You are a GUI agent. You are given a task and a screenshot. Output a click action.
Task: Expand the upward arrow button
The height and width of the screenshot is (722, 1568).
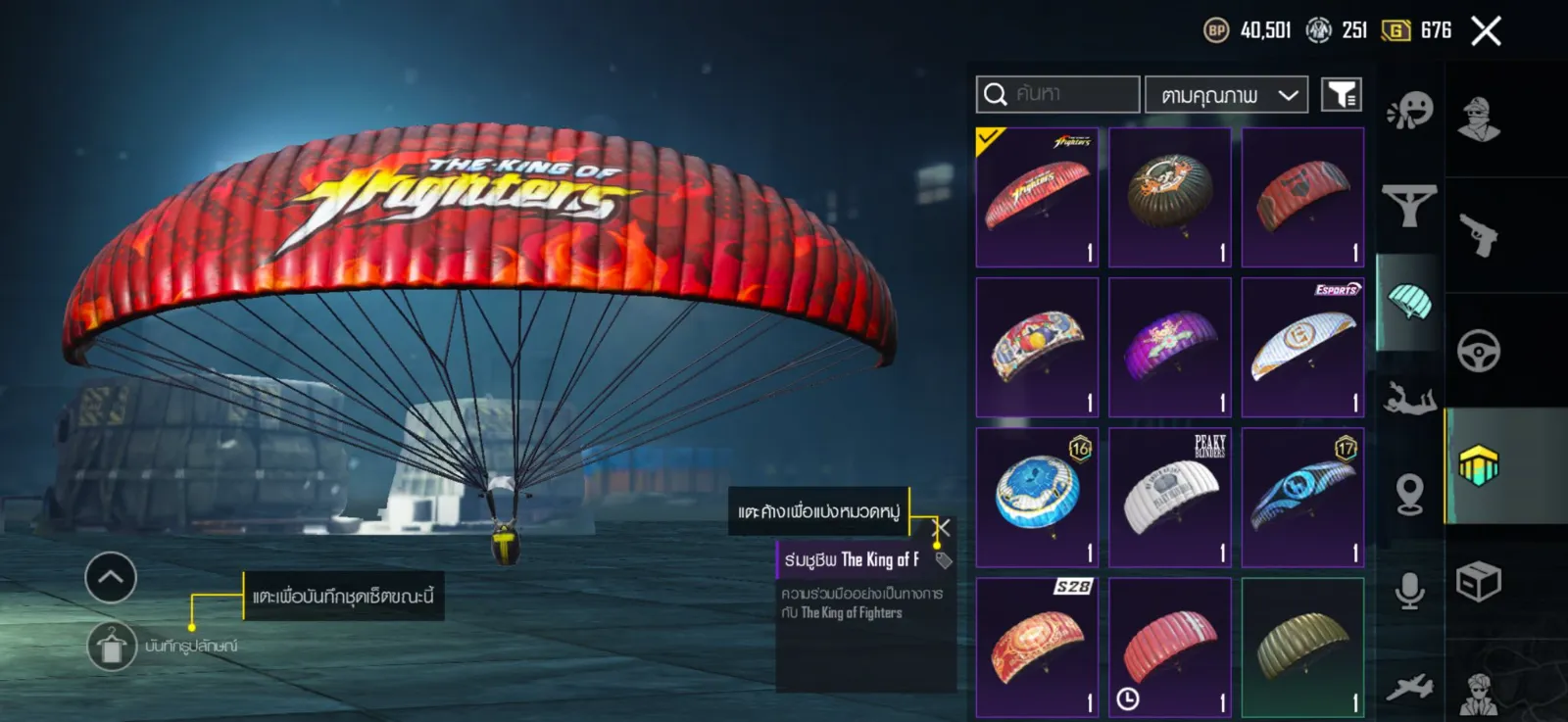(111, 577)
